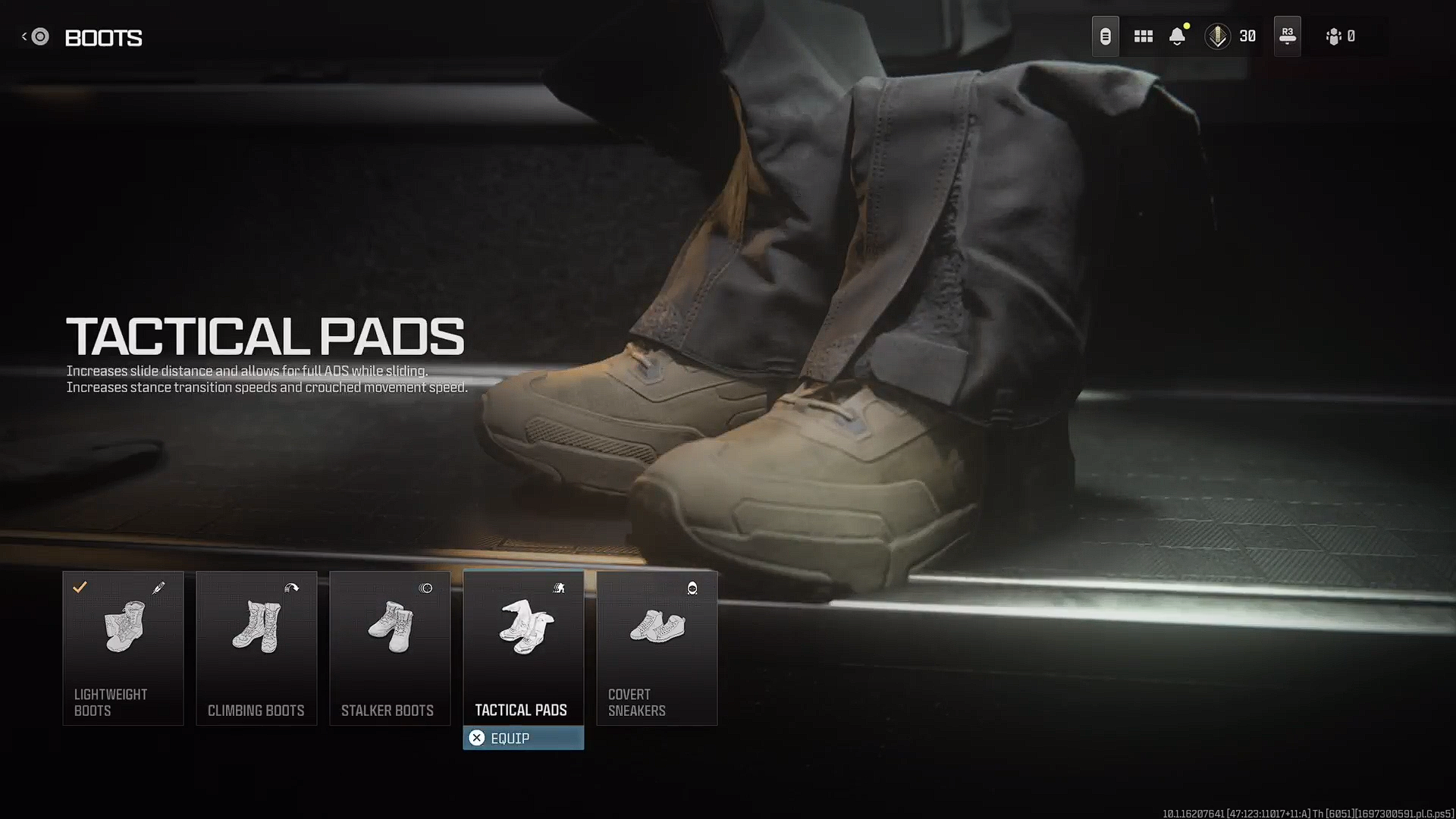Choose the Climbing Boots option
Viewport: 1456px width, 819px height.
pos(256,648)
